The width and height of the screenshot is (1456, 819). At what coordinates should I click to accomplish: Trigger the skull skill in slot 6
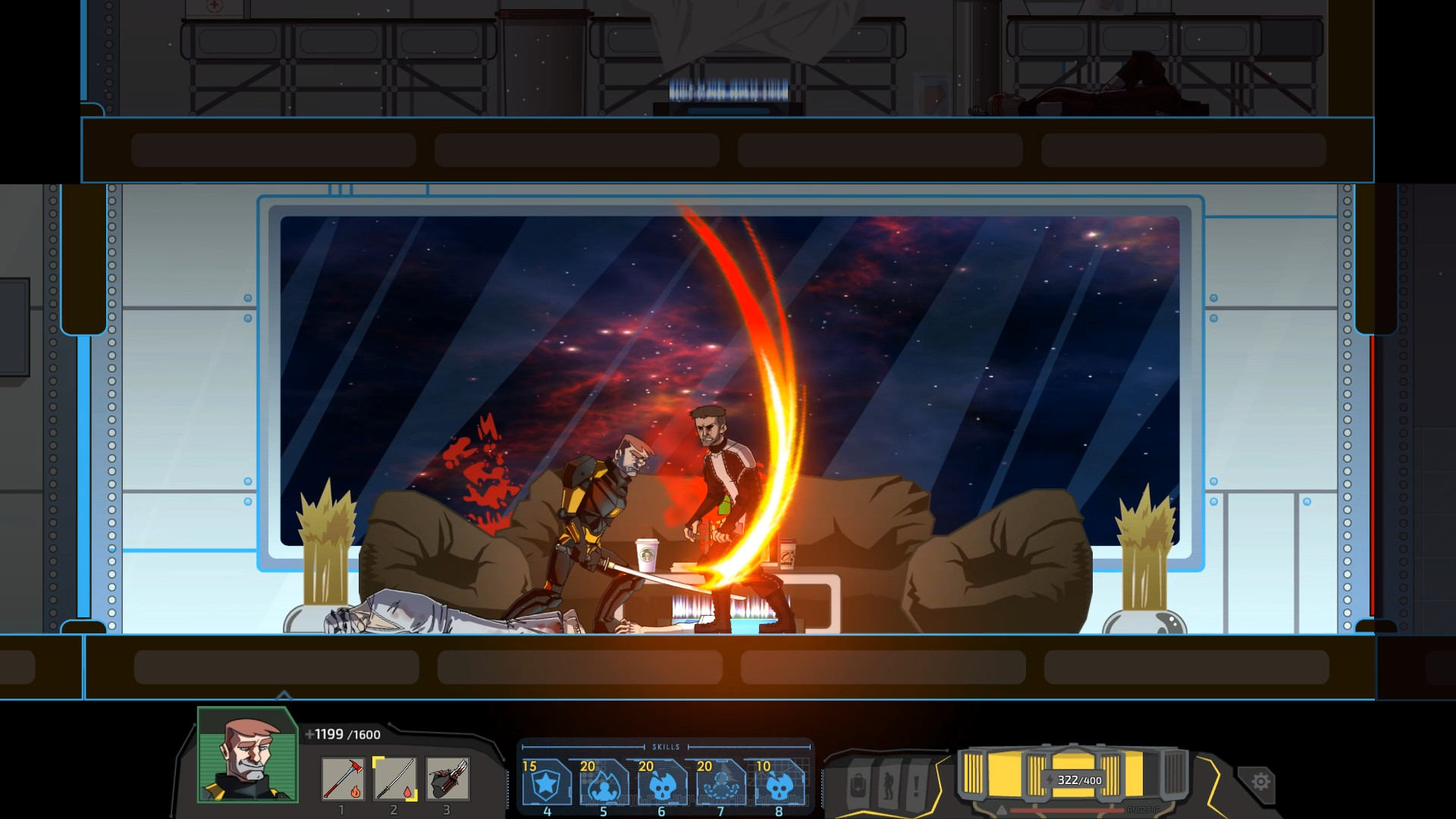click(661, 786)
